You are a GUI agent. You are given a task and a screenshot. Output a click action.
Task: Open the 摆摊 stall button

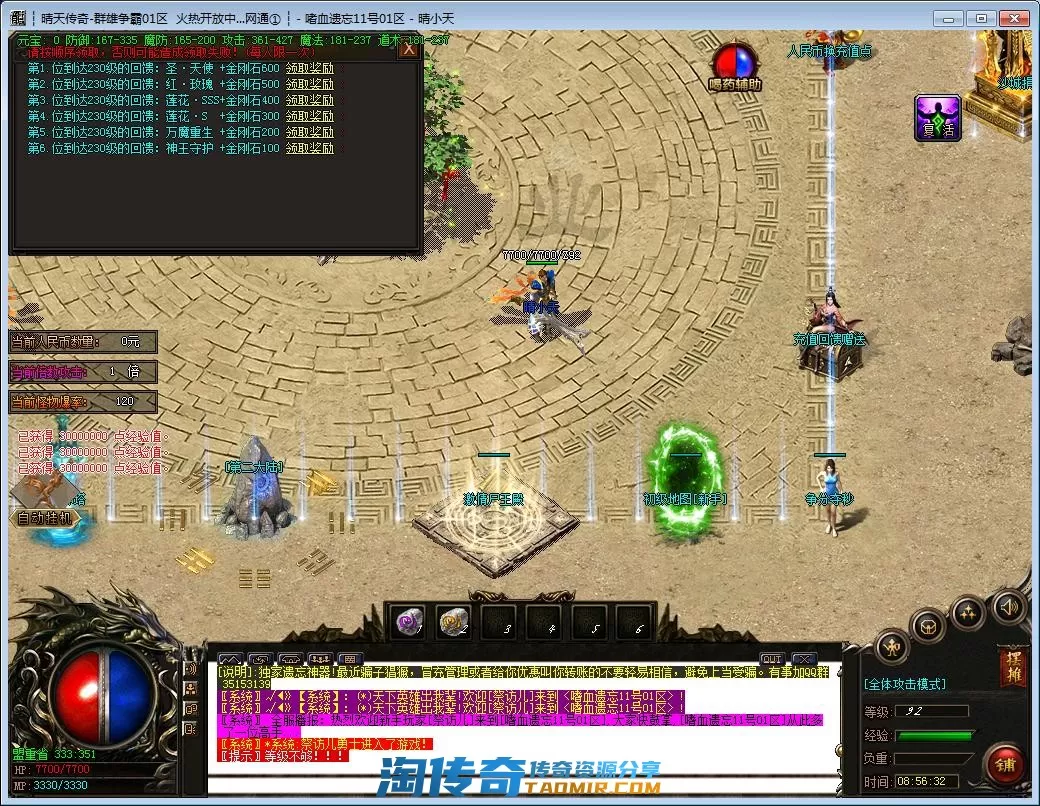[1012, 668]
